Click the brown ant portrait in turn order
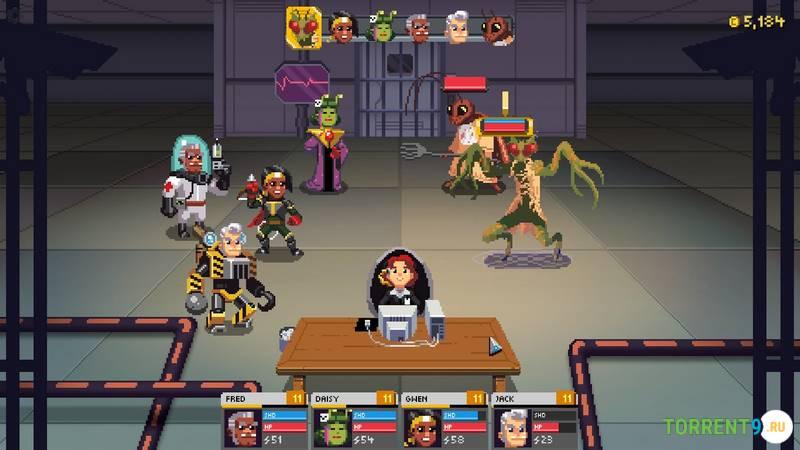 496,27
